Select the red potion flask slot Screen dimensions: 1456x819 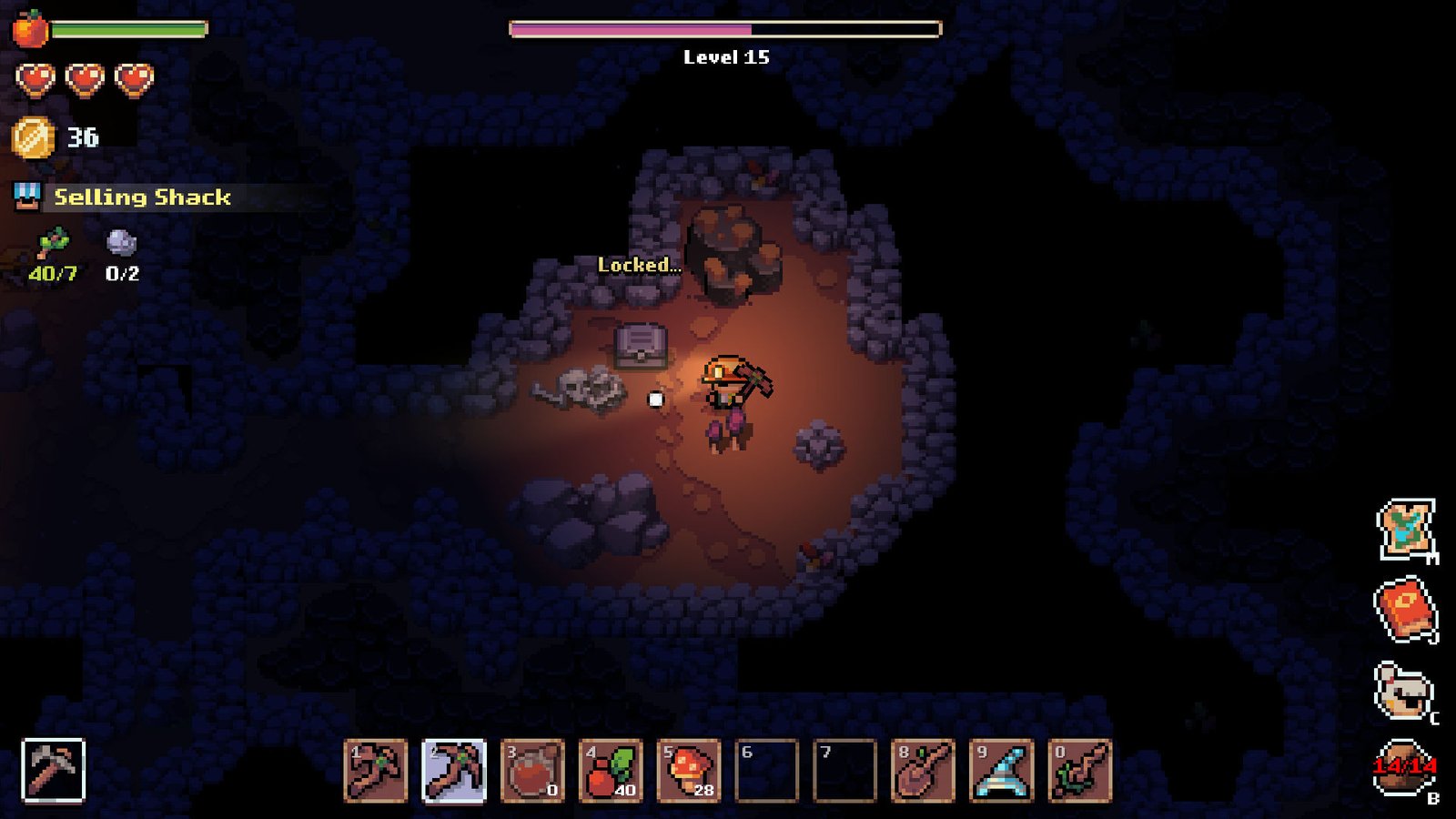(x=532, y=771)
